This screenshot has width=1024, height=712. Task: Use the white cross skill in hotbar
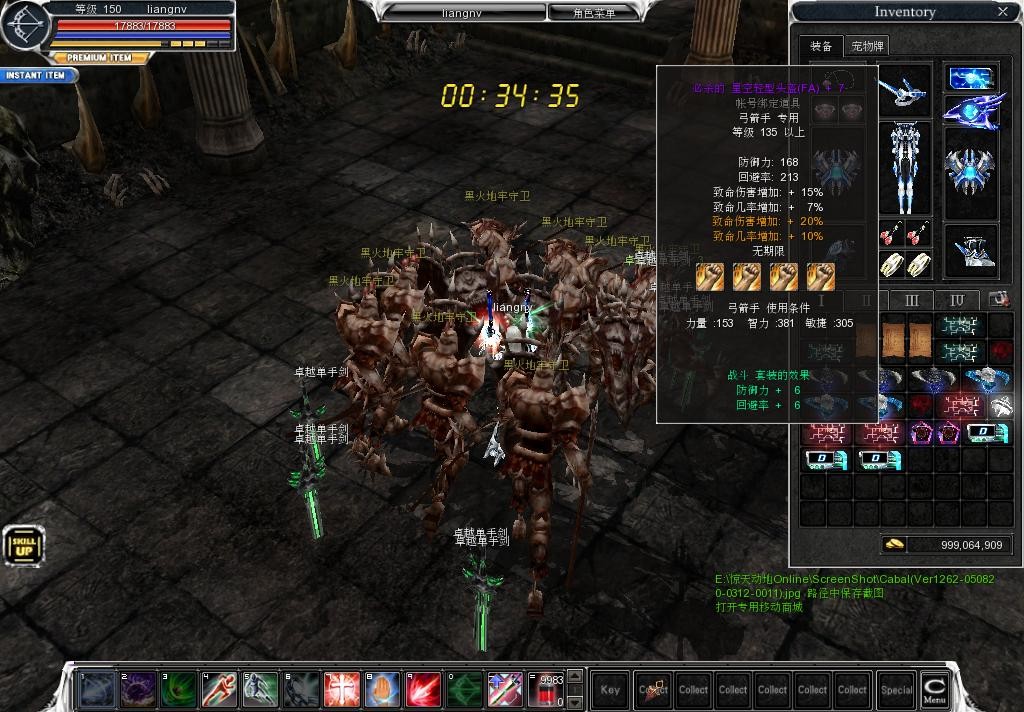tap(341, 690)
